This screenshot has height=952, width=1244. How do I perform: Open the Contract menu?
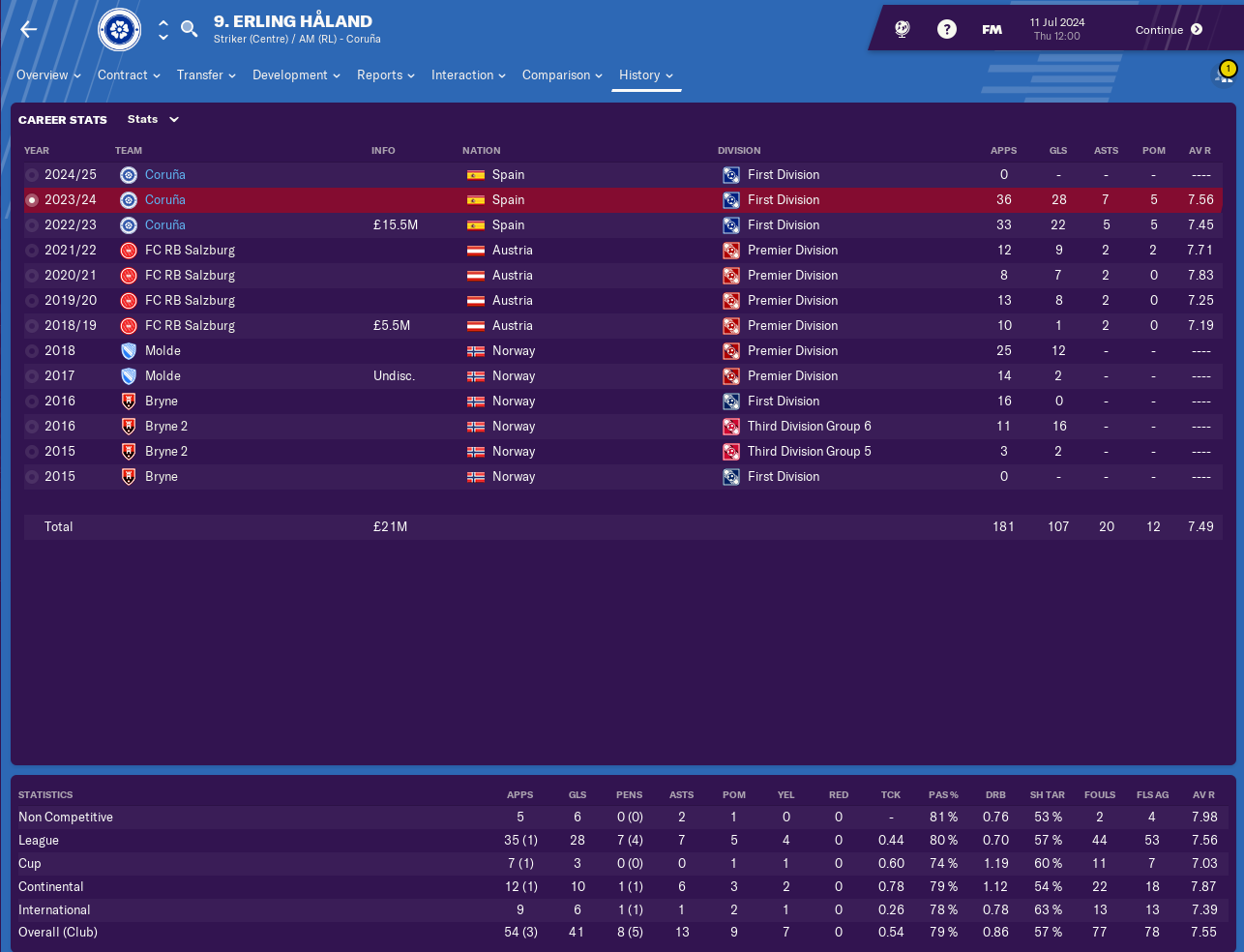[x=129, y=75]
